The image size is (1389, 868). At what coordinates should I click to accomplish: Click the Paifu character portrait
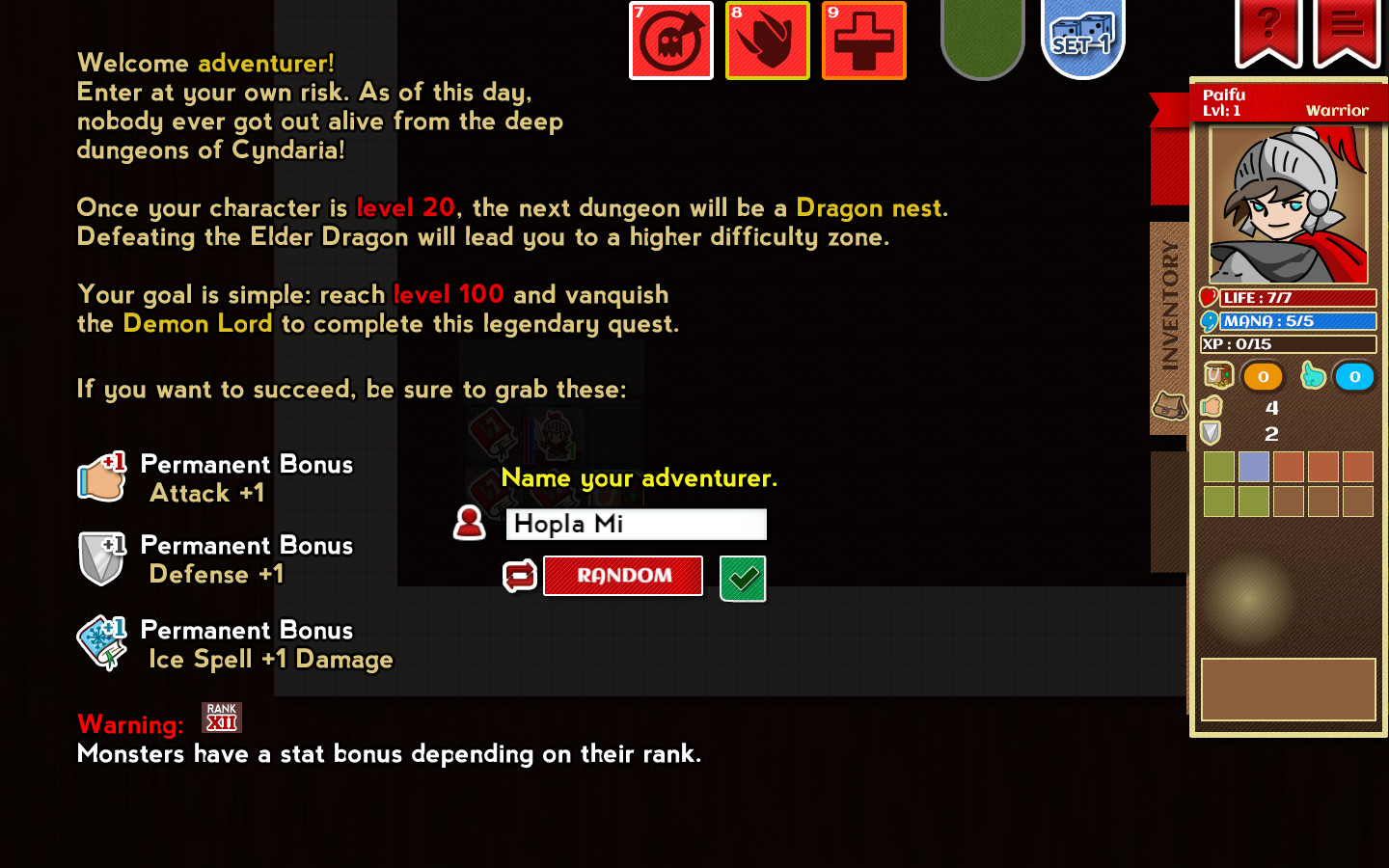(1289, 205)
